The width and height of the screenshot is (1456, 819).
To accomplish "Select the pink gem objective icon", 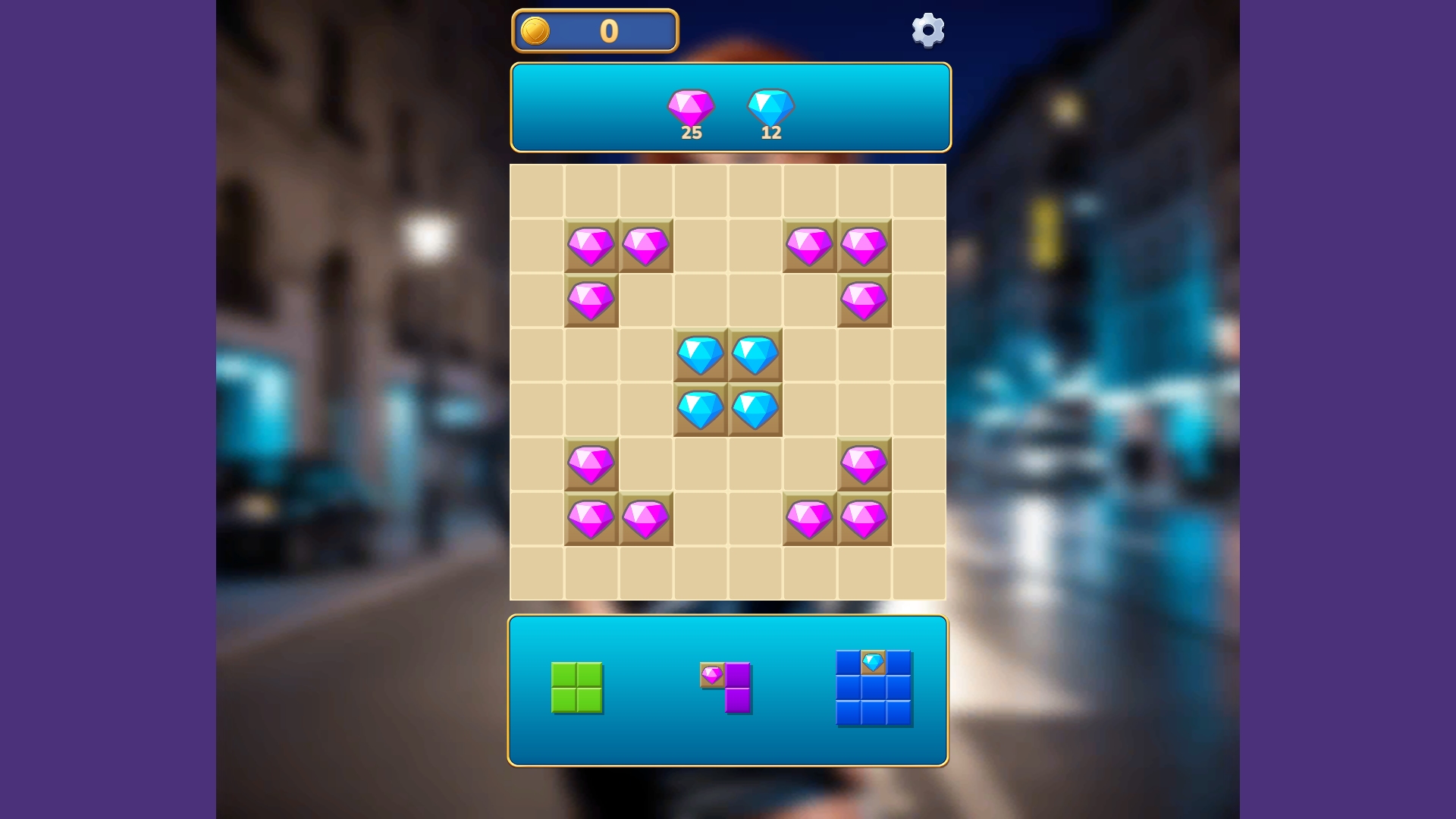I will point(689,108).
